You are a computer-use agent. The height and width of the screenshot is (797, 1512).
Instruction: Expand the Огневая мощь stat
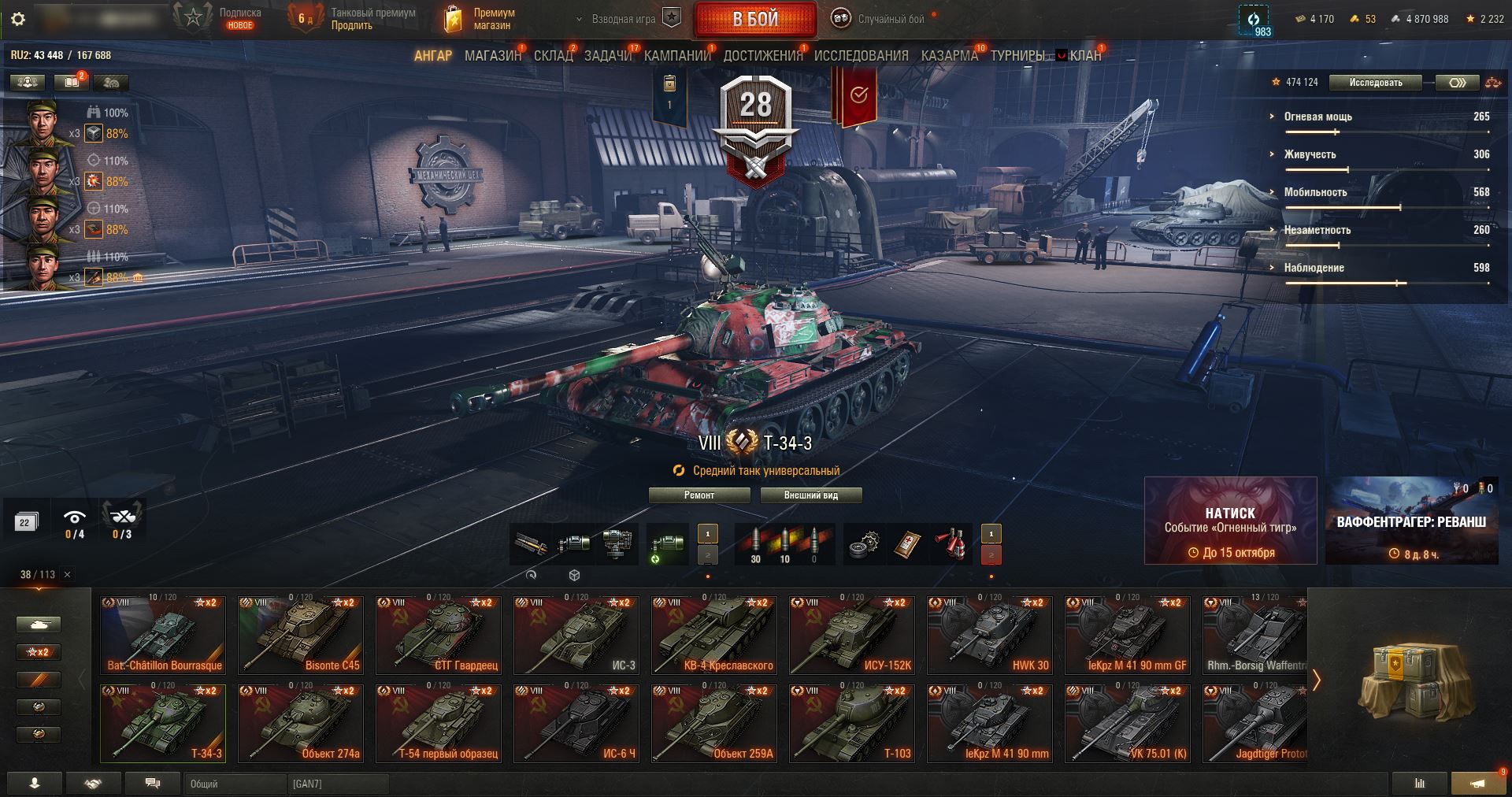(1317, 117)
